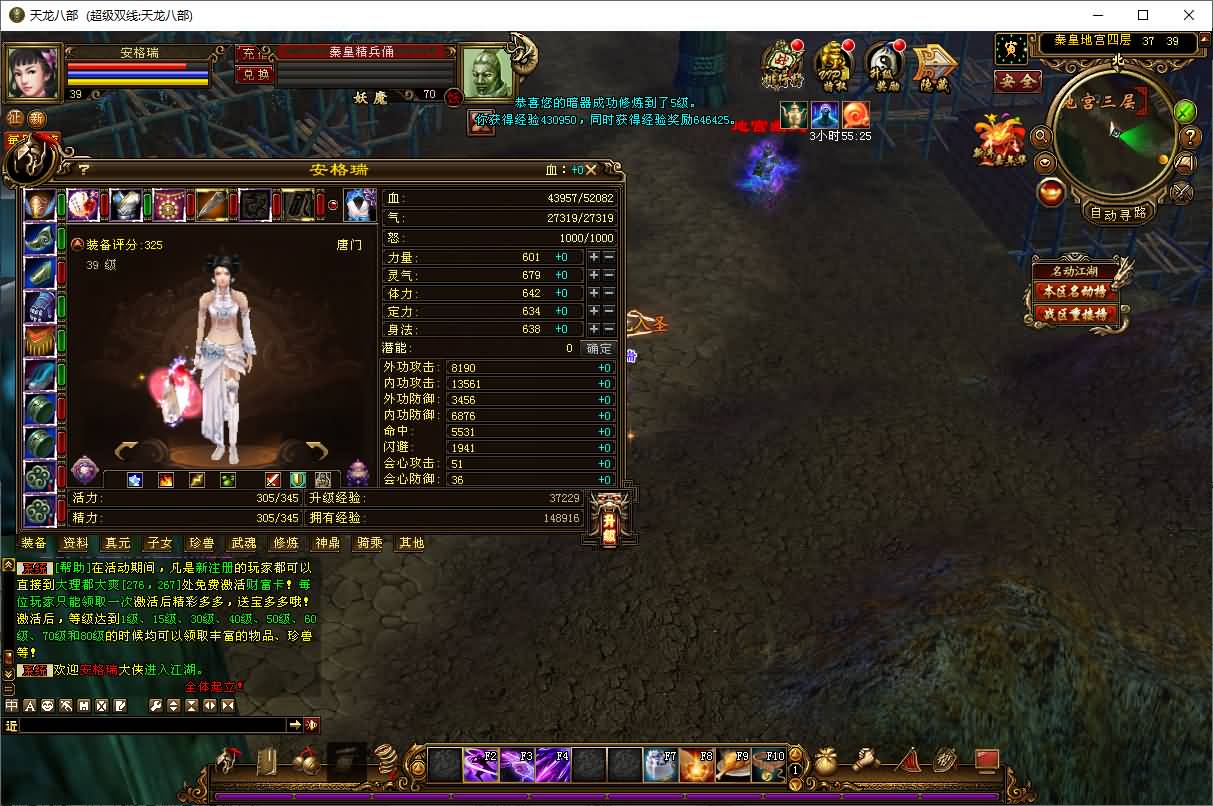Open the 本区名动榜 ranking

coord(1076,291)
